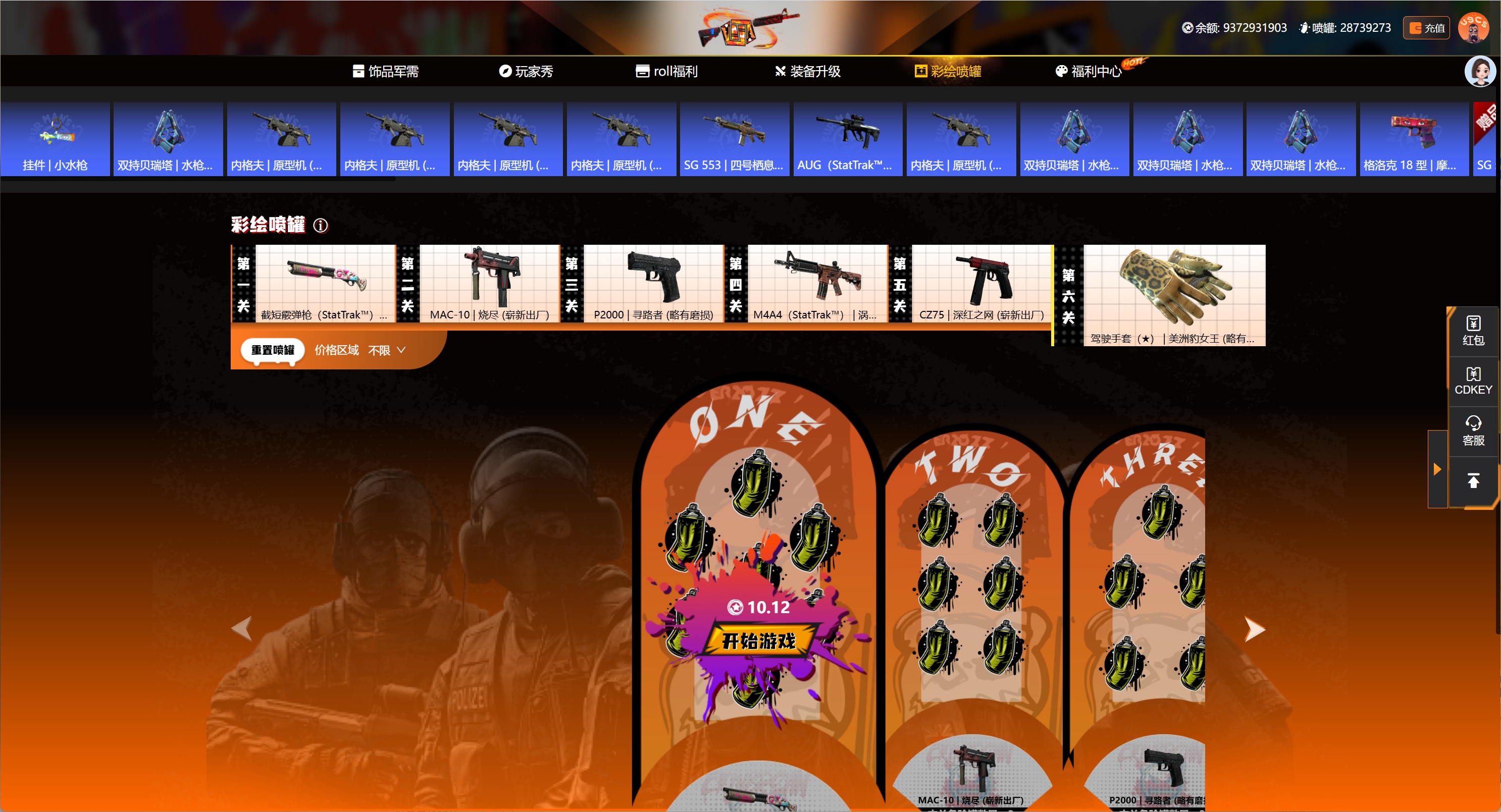Open 客服 customer service

1473,430
